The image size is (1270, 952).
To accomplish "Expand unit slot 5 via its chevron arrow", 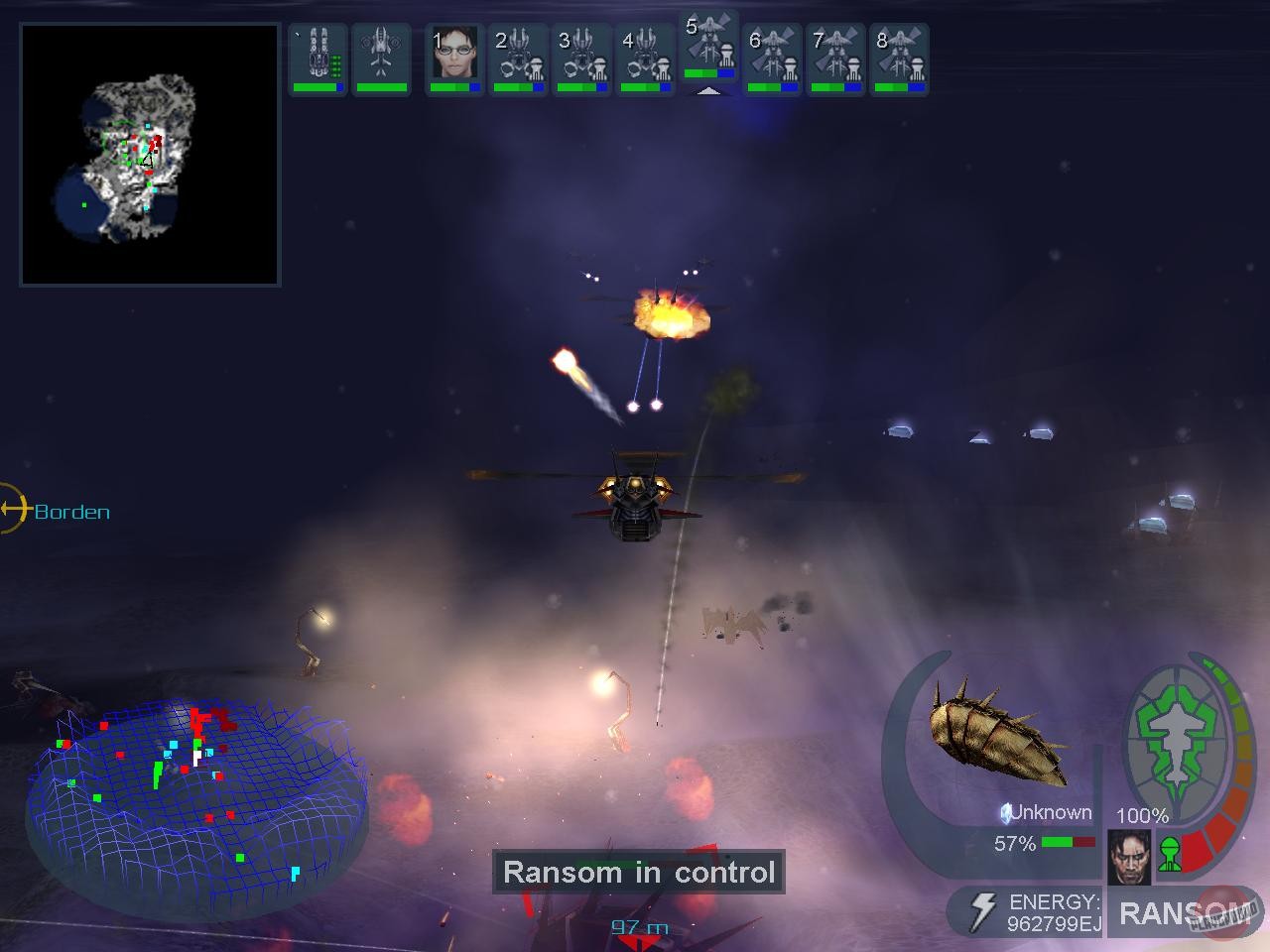I will pyautogui.click(x=710, y=90).
